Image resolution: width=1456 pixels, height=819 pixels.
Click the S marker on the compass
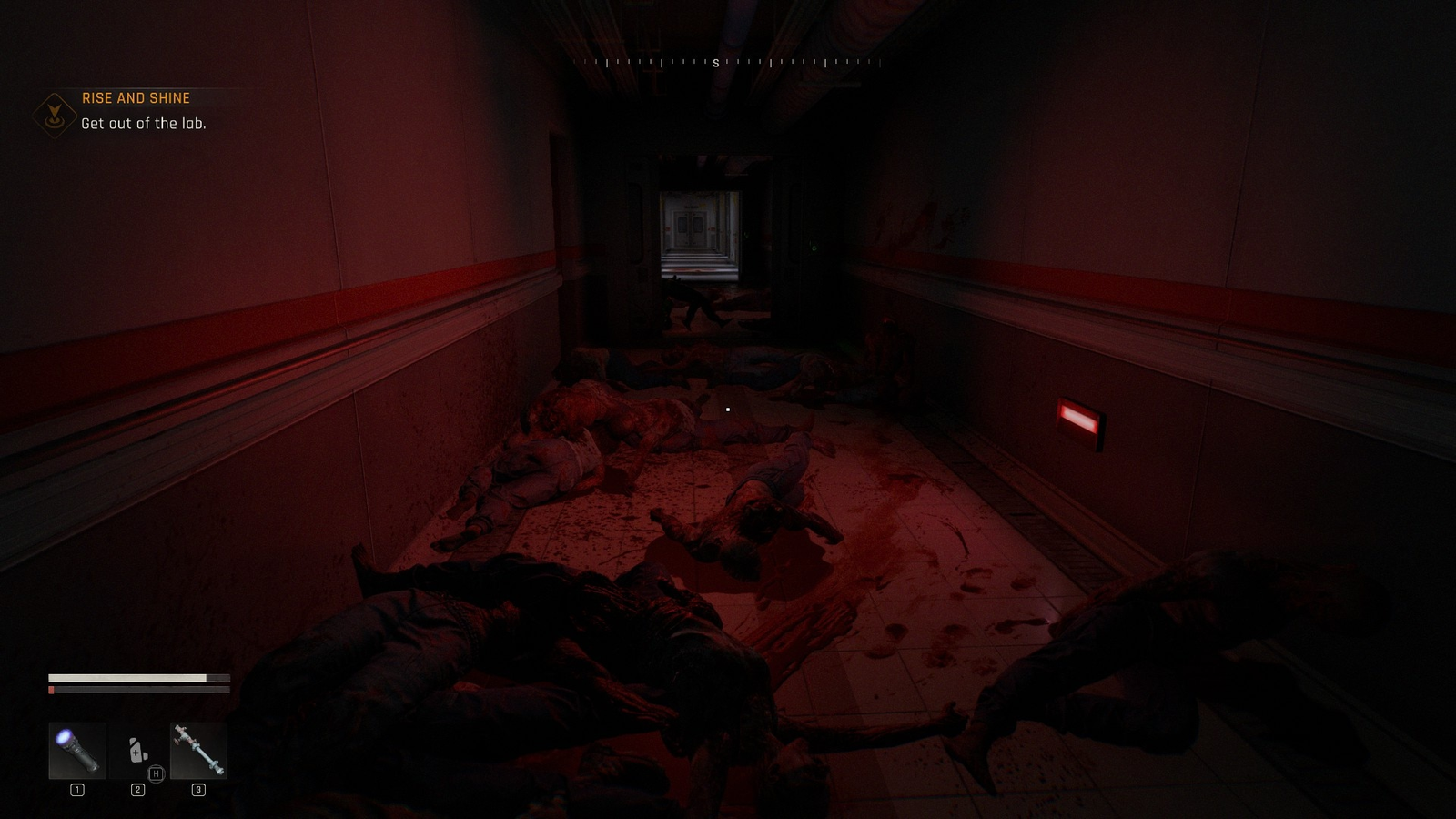pyautogui.click(x=715, y=65)
